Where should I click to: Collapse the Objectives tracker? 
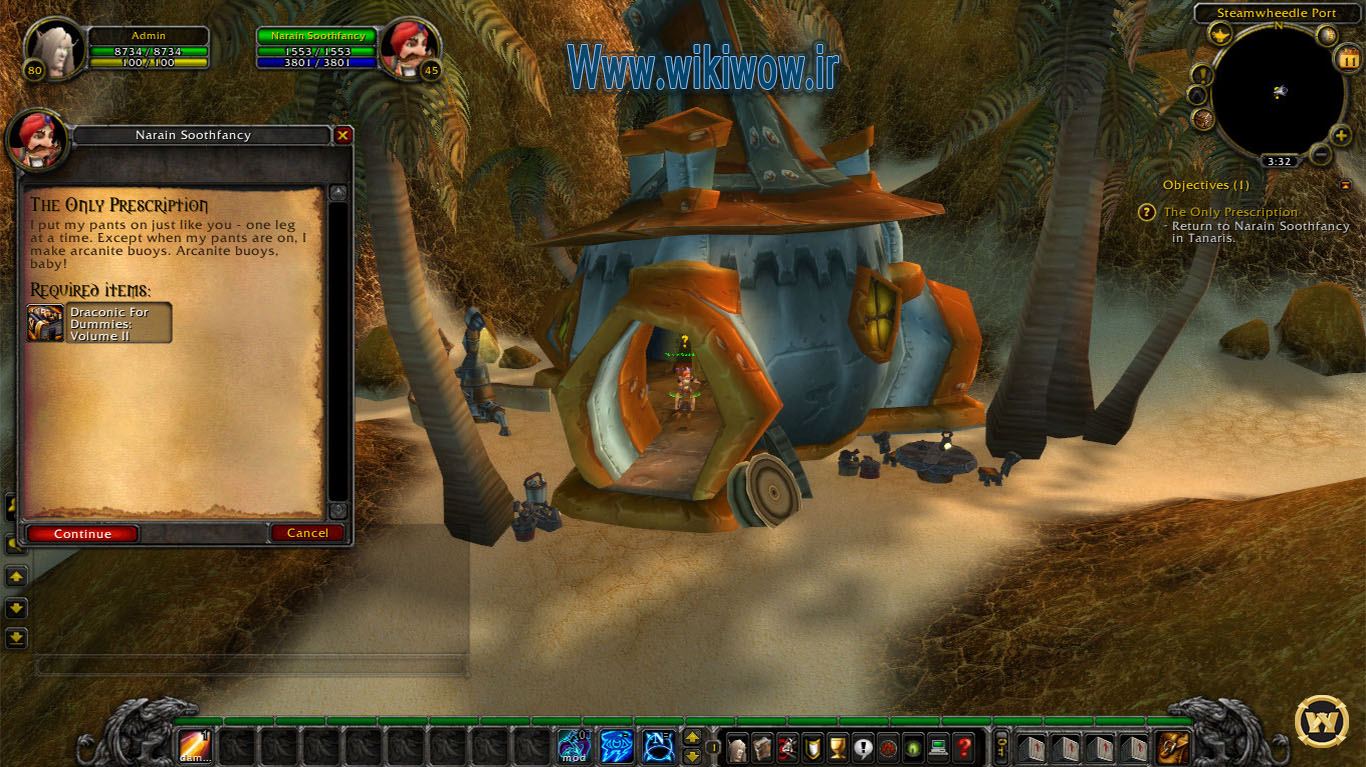[1346, 185]
